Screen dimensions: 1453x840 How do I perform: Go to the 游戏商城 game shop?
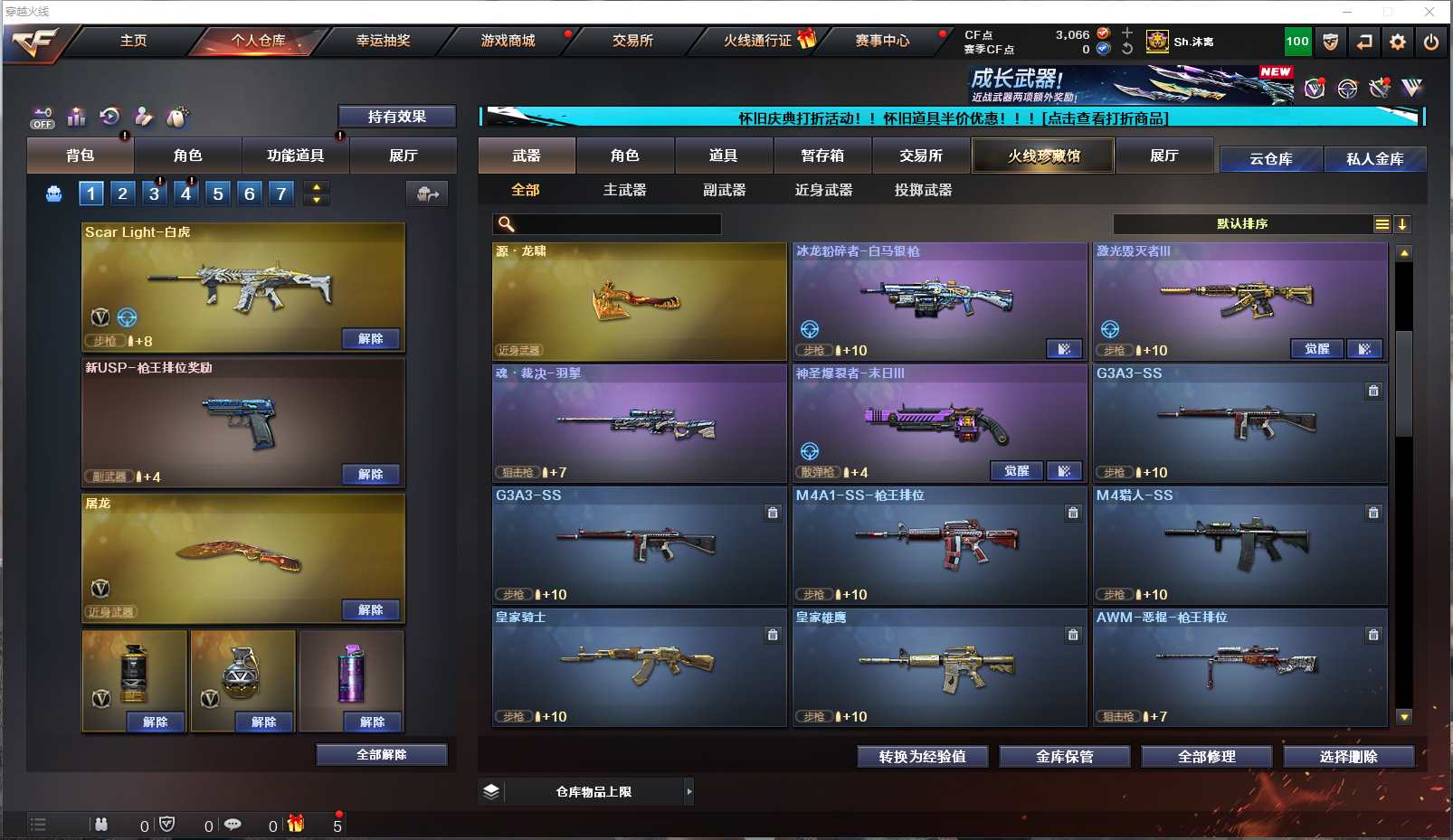point(508,41)
